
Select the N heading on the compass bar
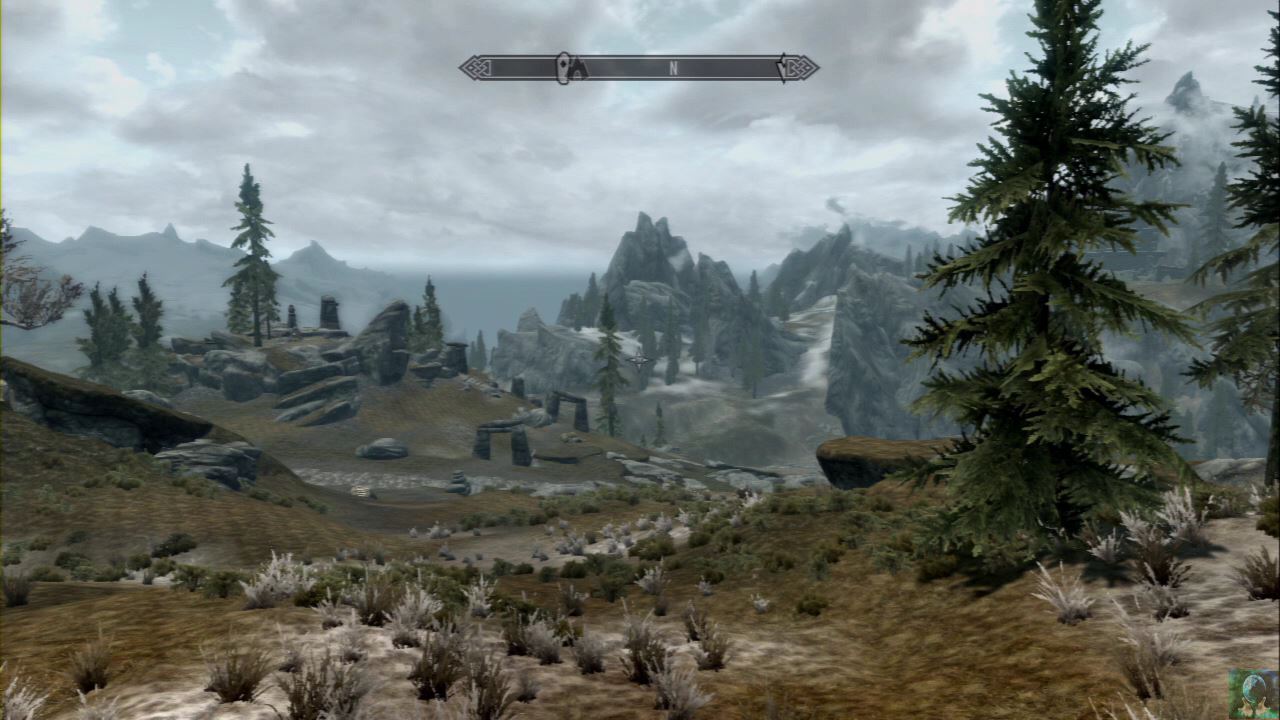pyautogui.click(x=674, y=68)
